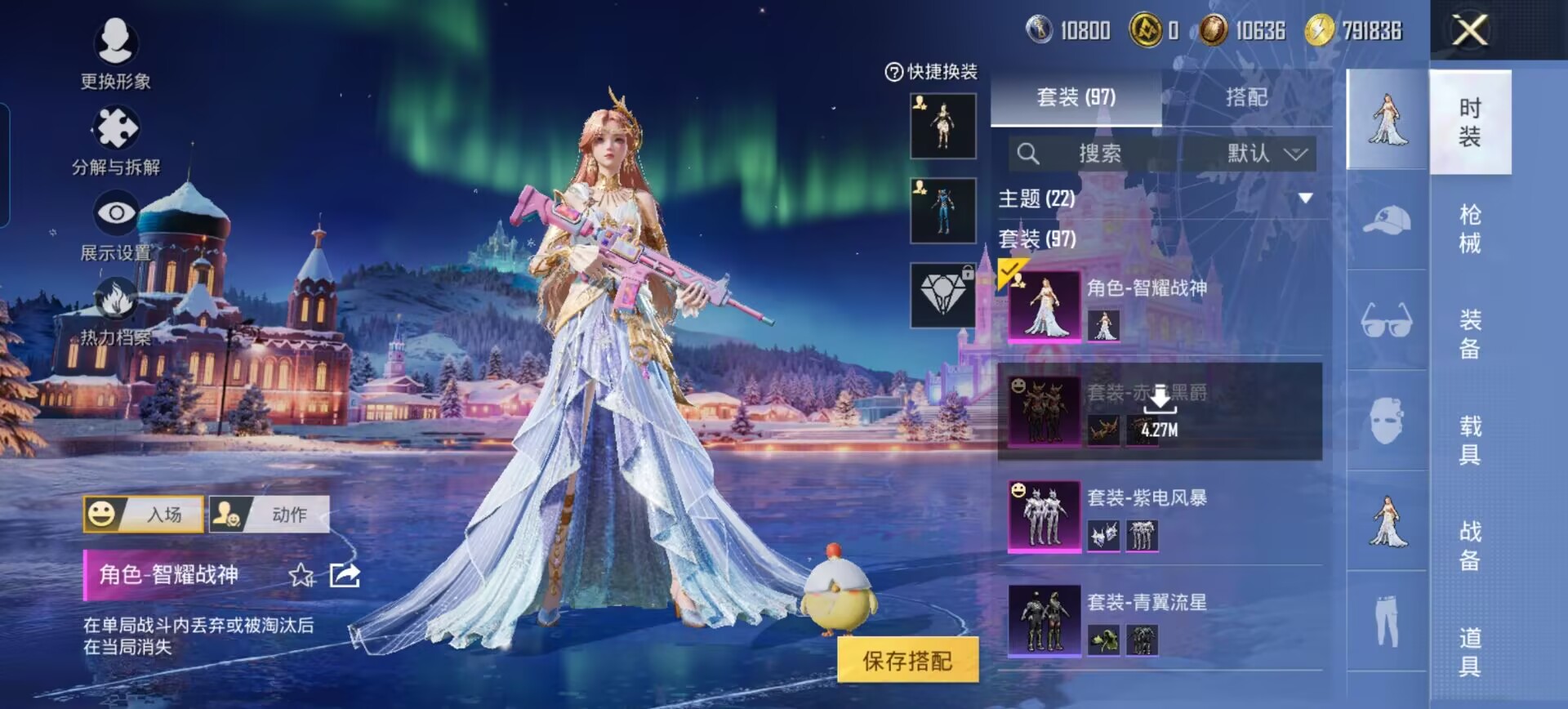This screenshot has width=1568, height=709.
Task: Open the 默认 sort dropdown
Action: (x=1266, y=154)
